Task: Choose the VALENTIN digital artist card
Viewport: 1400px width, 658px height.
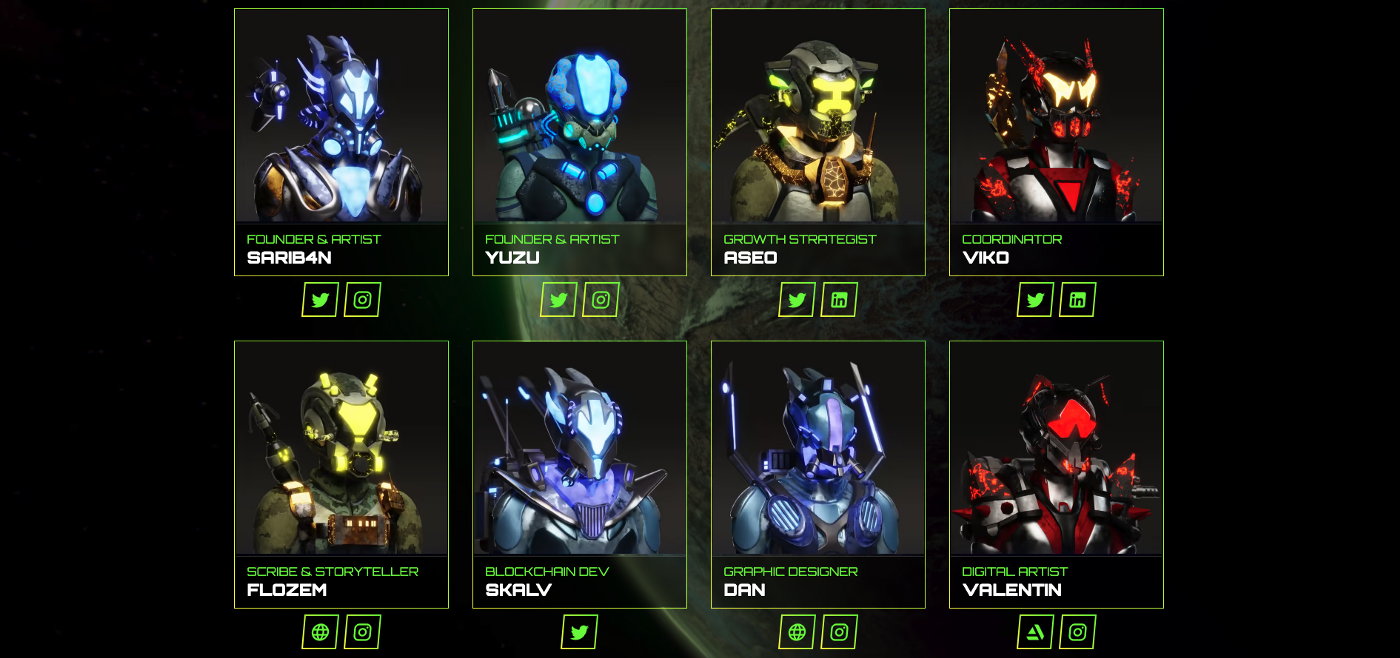Action: pos(1056,472)
